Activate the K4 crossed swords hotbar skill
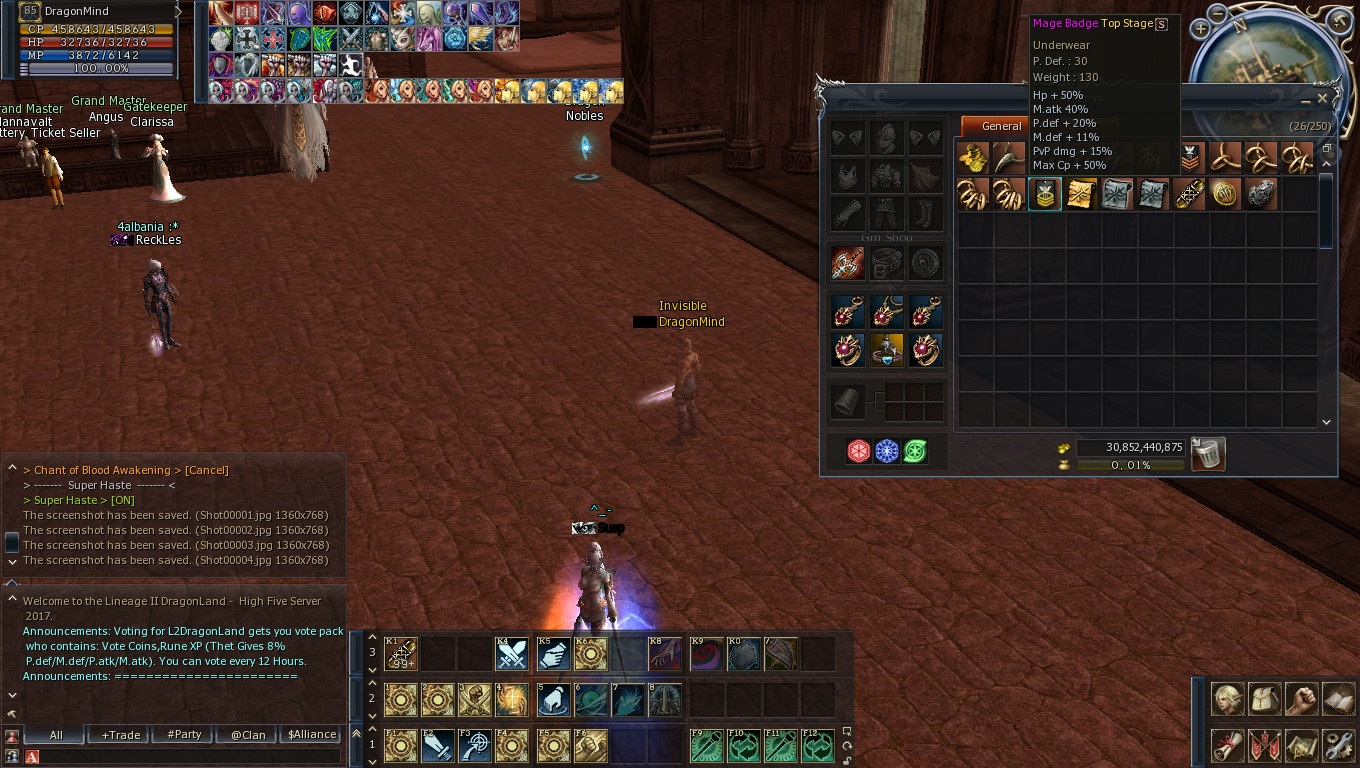The image size is (1360, 768). [x=512, y=654]
